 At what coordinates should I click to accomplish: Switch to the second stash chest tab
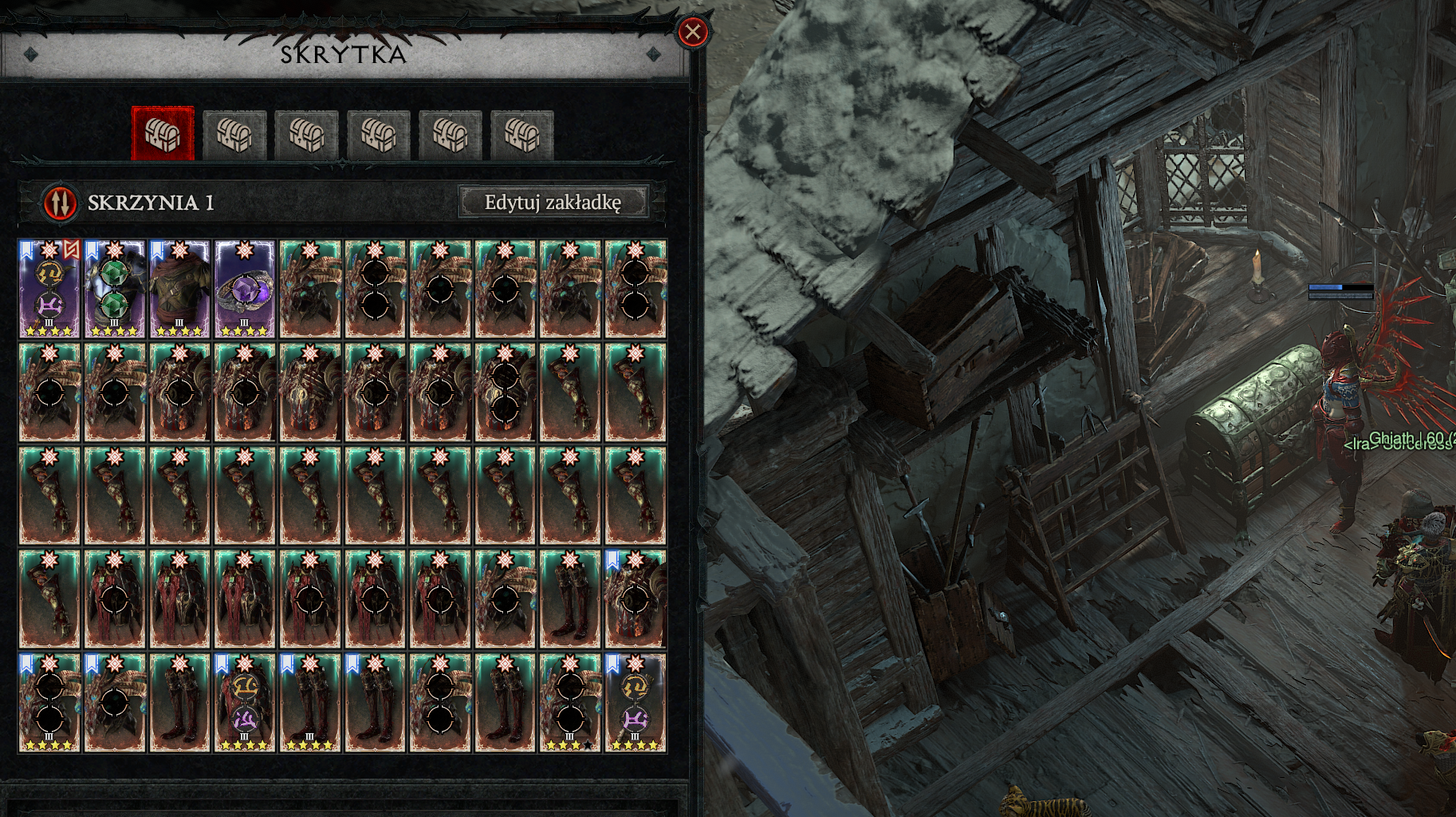pyautogui.click(x=234, y=134)
